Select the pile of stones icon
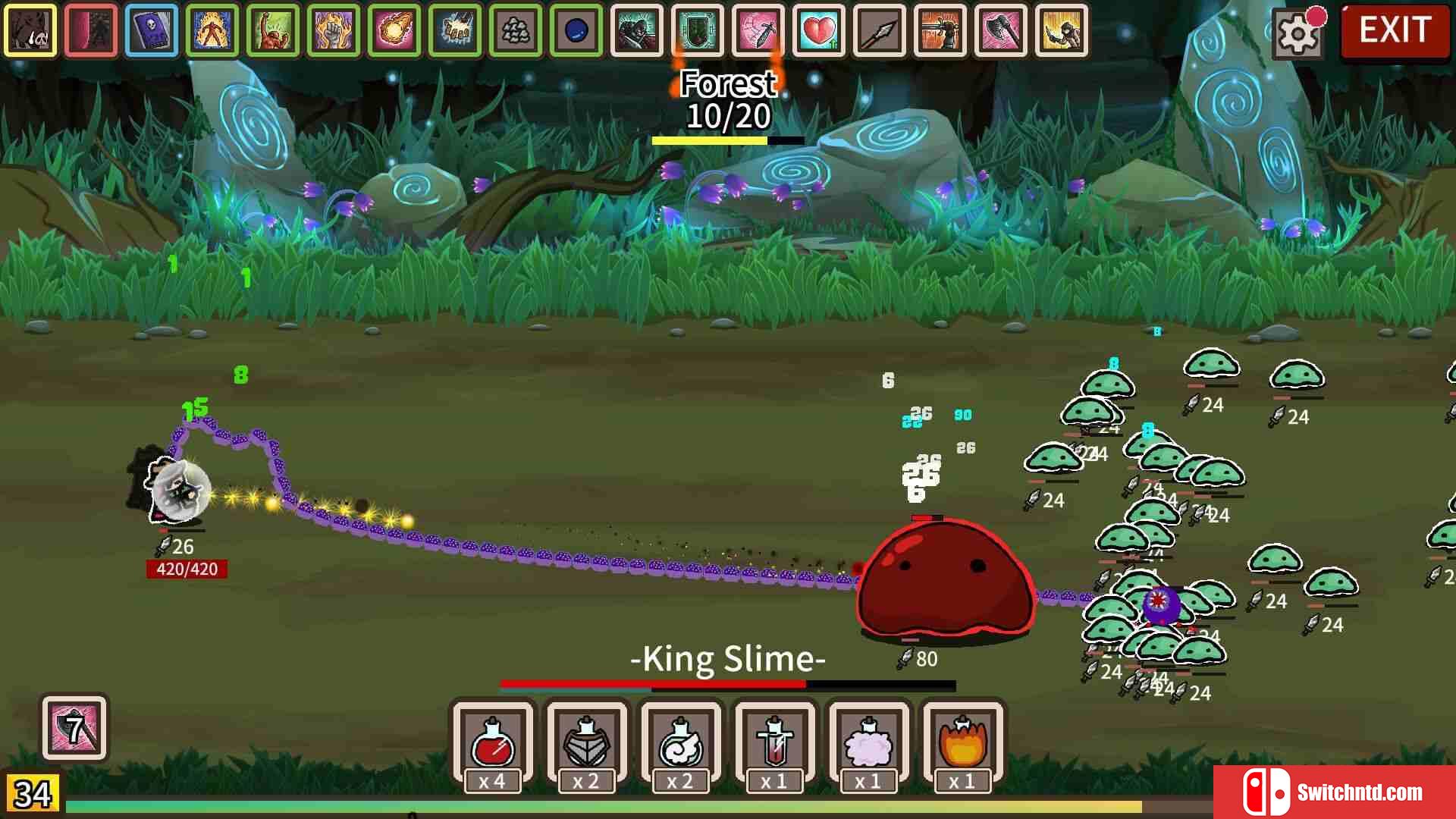Screen dimensions: 1456x819 tap(516, 31)
